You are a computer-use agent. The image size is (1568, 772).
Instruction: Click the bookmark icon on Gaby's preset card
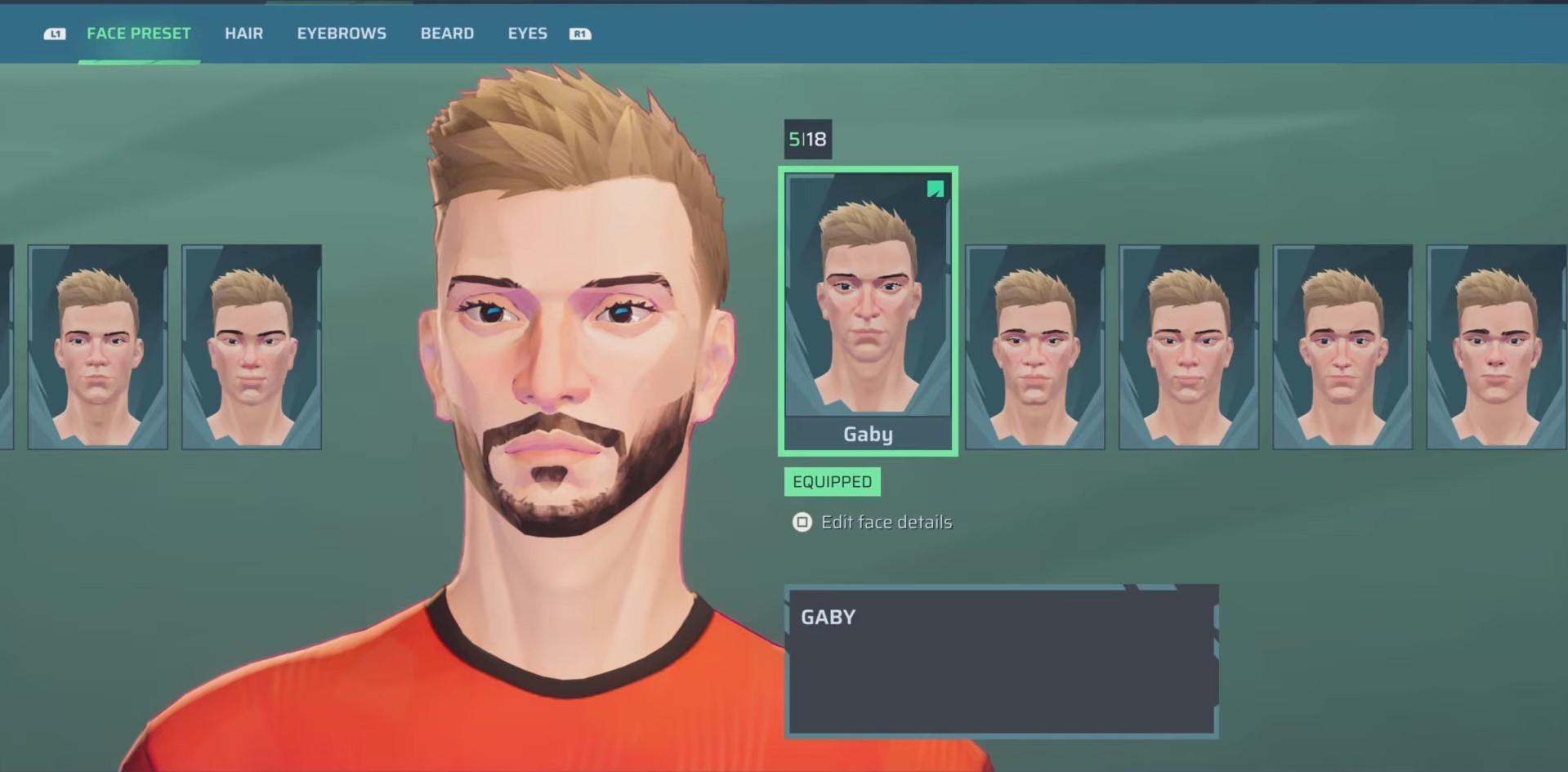point(934,190)
